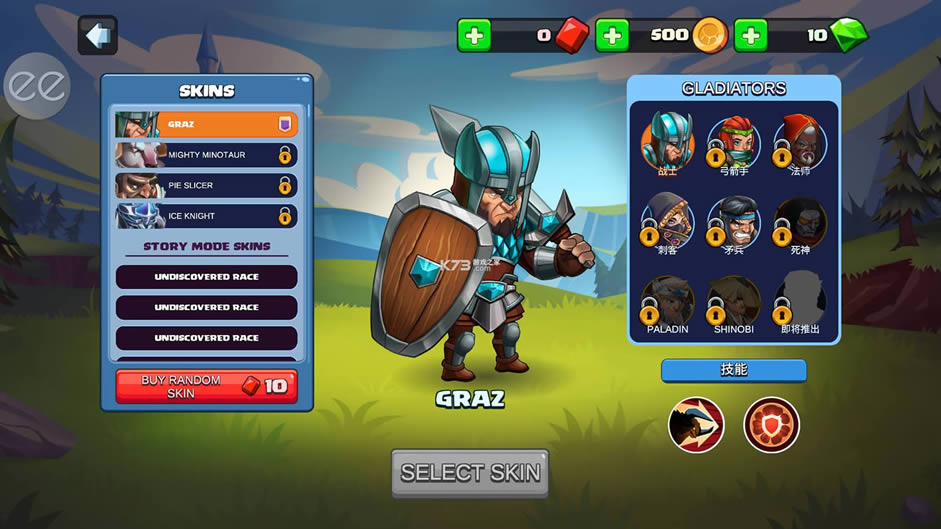Pick the 刺客 assassin gladiator
This screenshot has height=529, width=941.
(x=667, y=220)
